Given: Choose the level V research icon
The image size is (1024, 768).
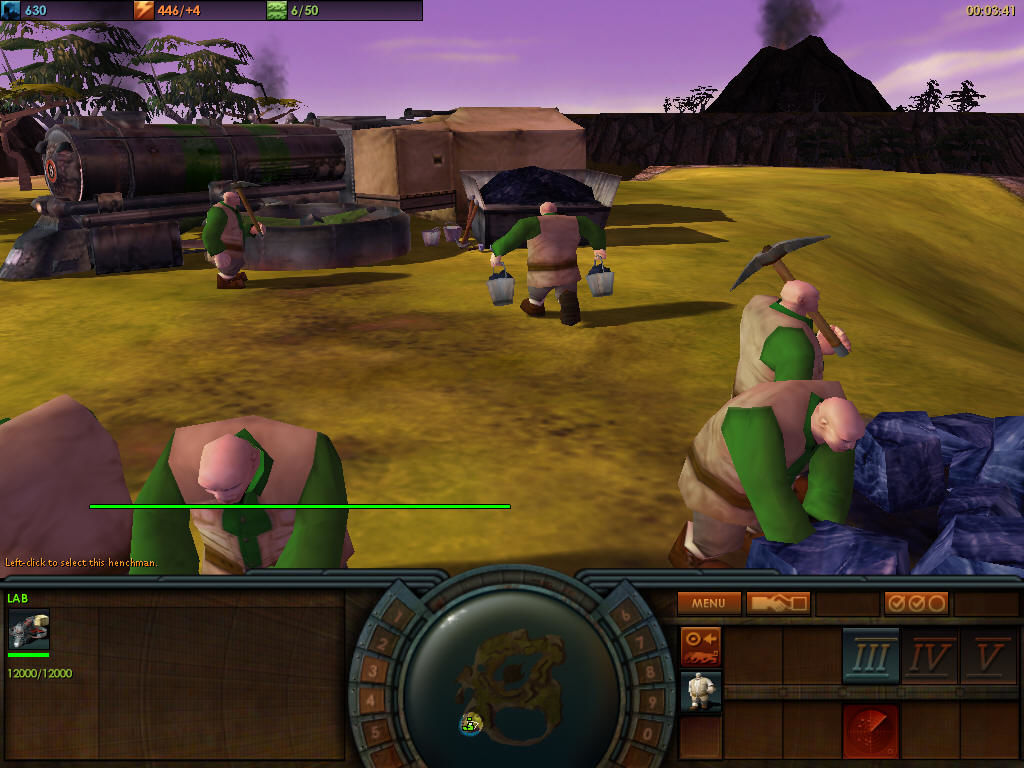Looking at the screenshot, I should click(989, 656).
